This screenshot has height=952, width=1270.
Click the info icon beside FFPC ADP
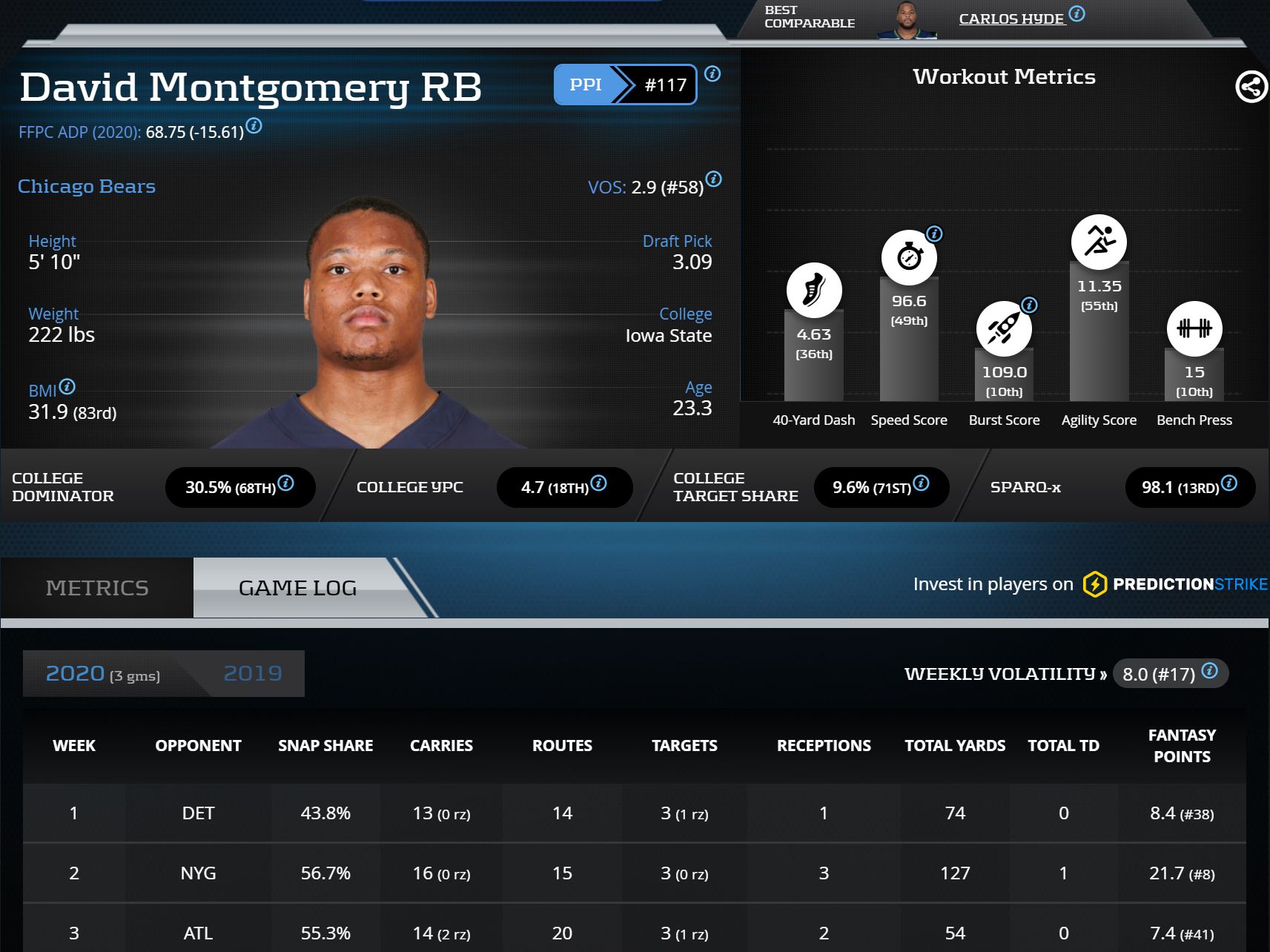(x=254, y=125)
